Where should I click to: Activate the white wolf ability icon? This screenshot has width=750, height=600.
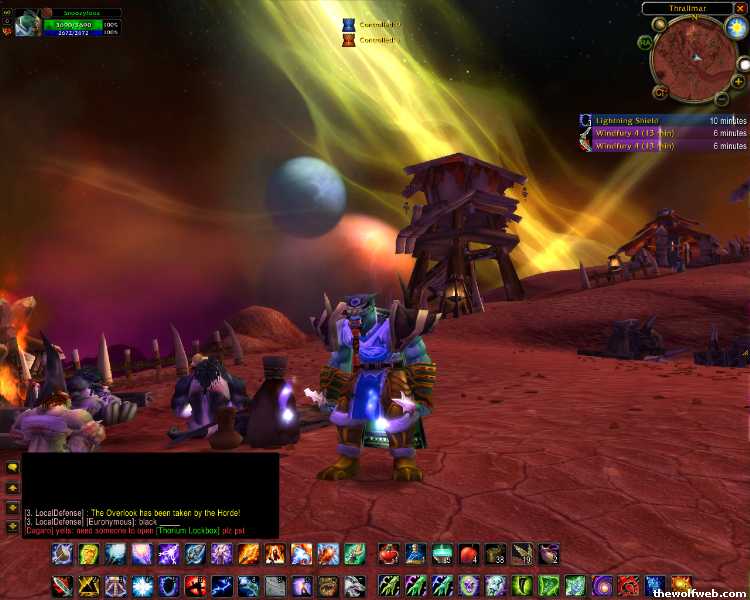pos(353,585)
